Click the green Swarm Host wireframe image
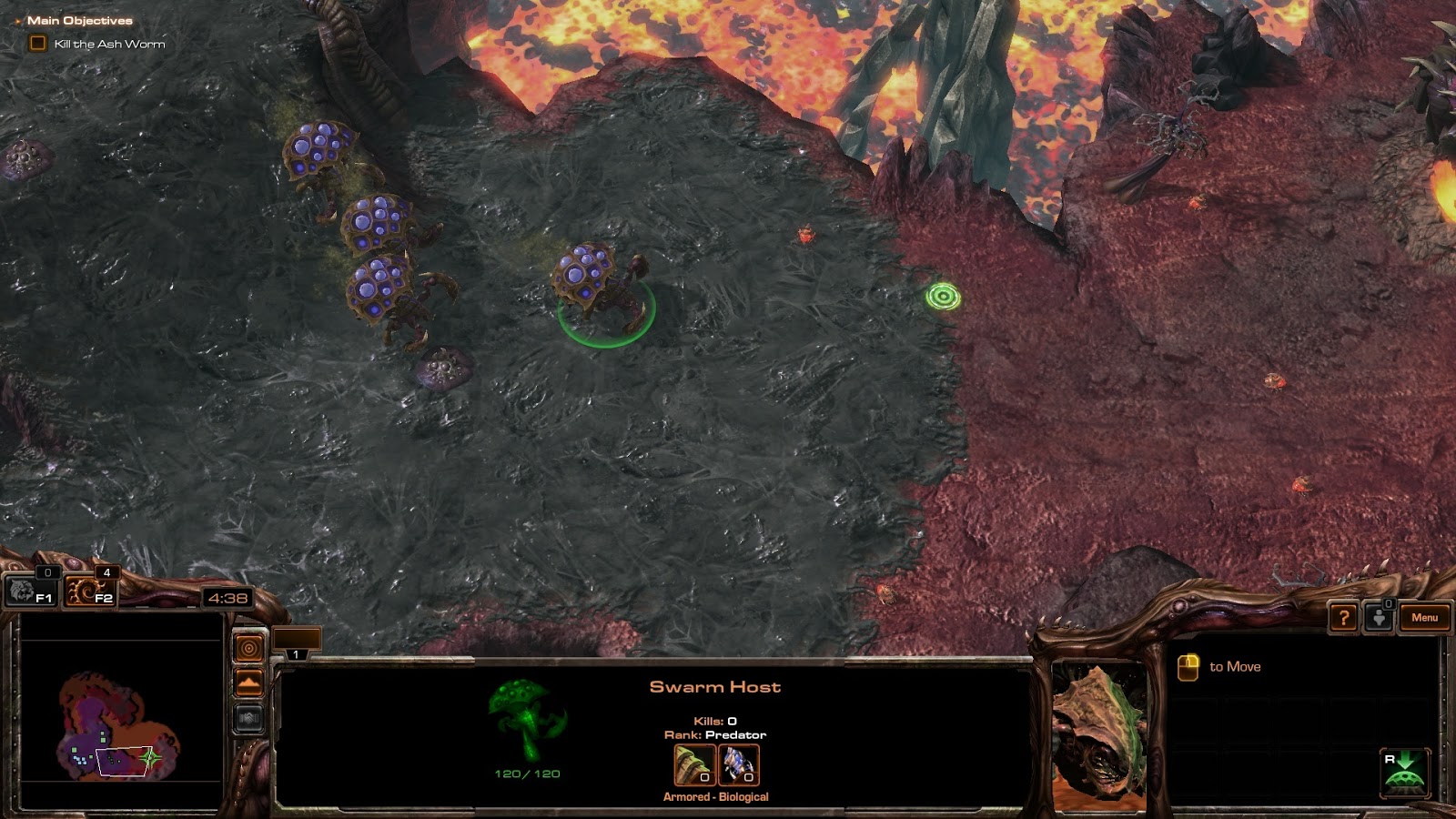Screen dimensions: 1456x819 coord(526,723)
